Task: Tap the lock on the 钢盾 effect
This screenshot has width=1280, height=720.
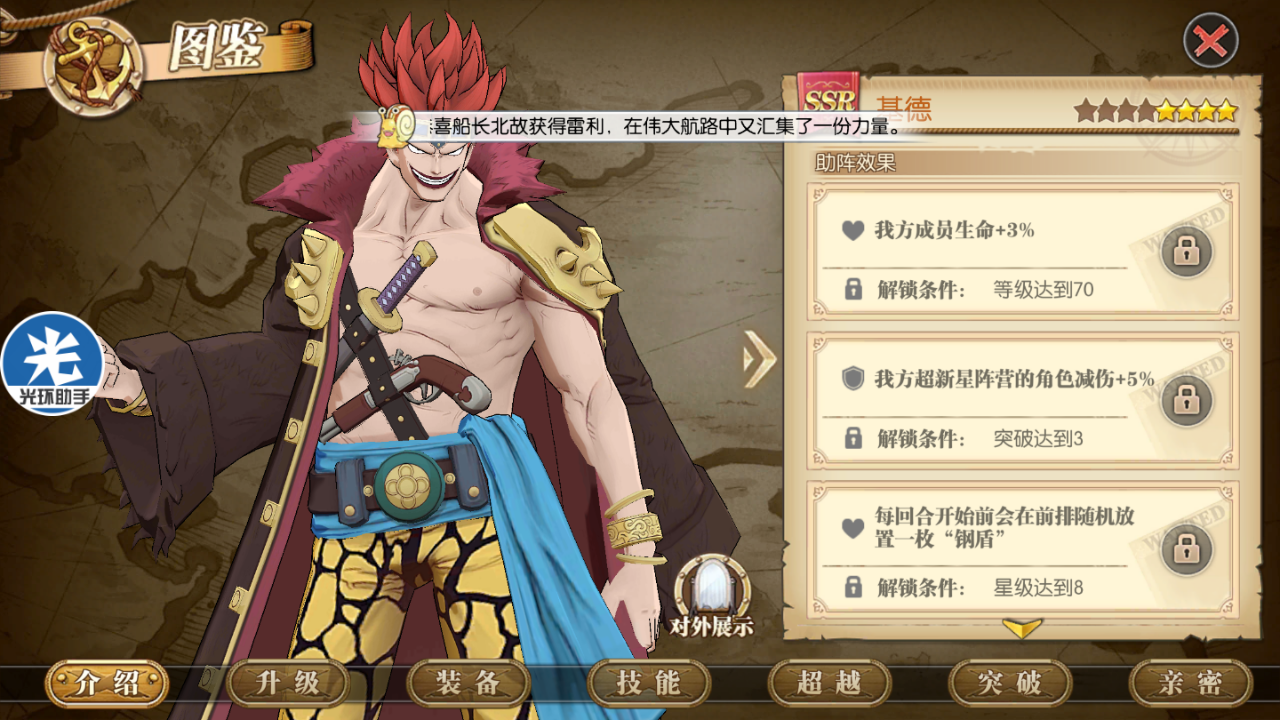Action: [x=1186, y=548]
